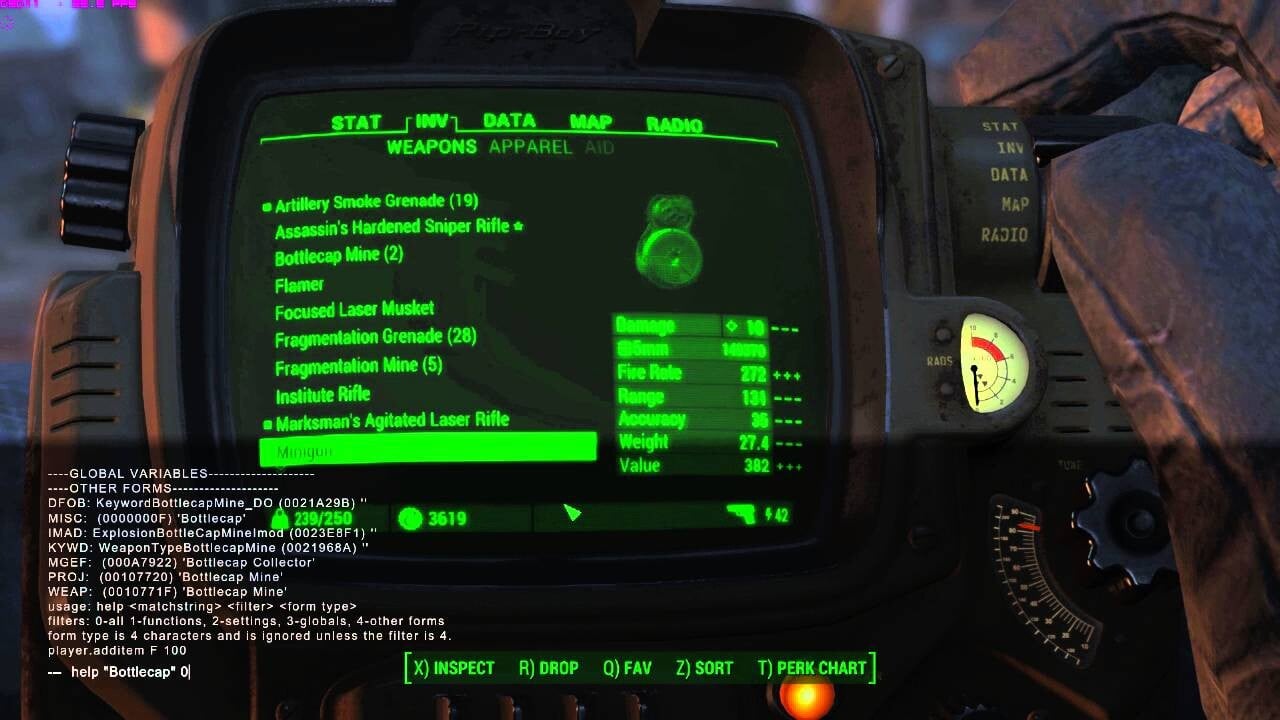Toggle favorite using the Q) FAV control

coord(626,668)
